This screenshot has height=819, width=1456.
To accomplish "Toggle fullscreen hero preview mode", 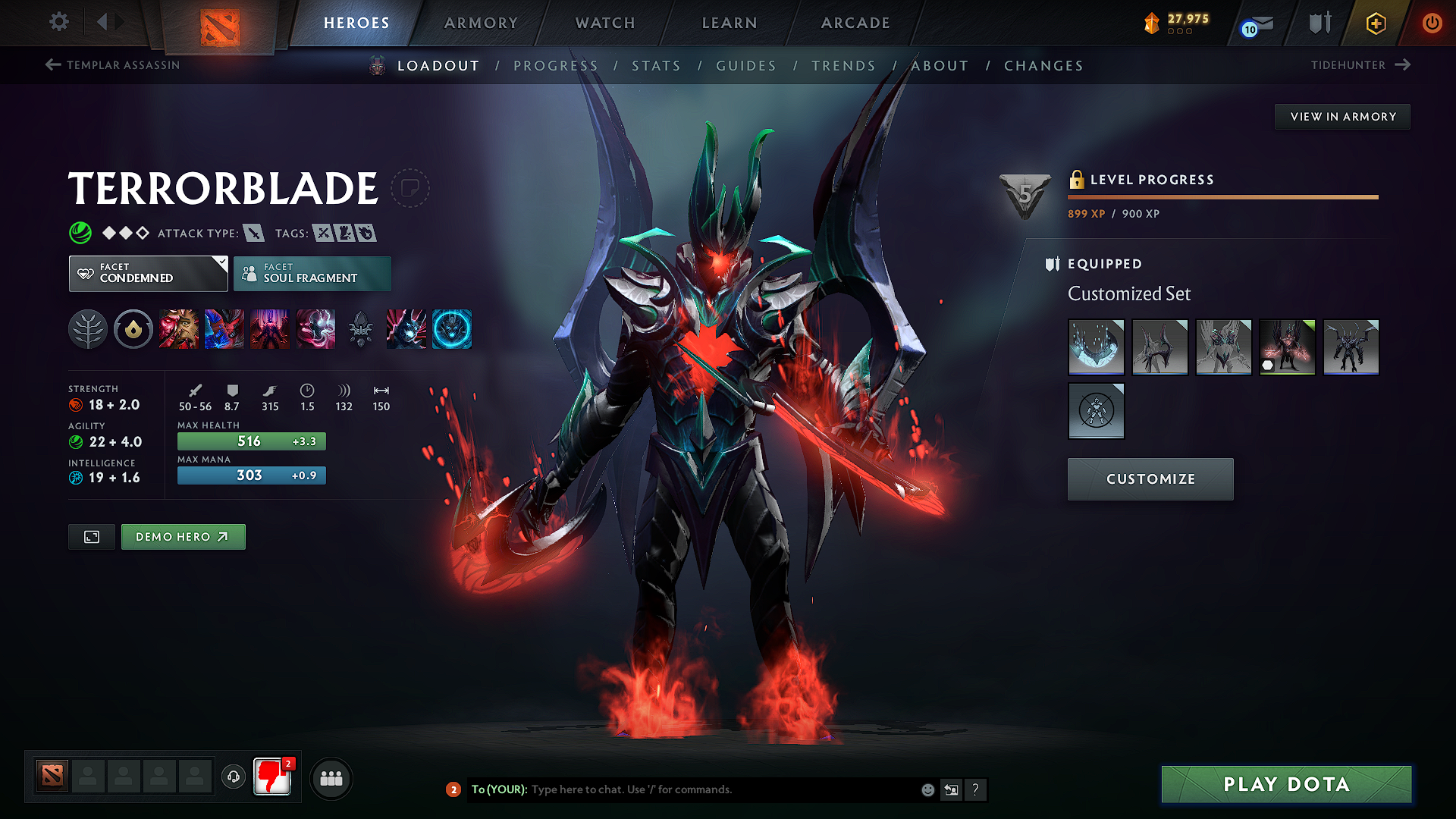I will (x=91, y=536).
